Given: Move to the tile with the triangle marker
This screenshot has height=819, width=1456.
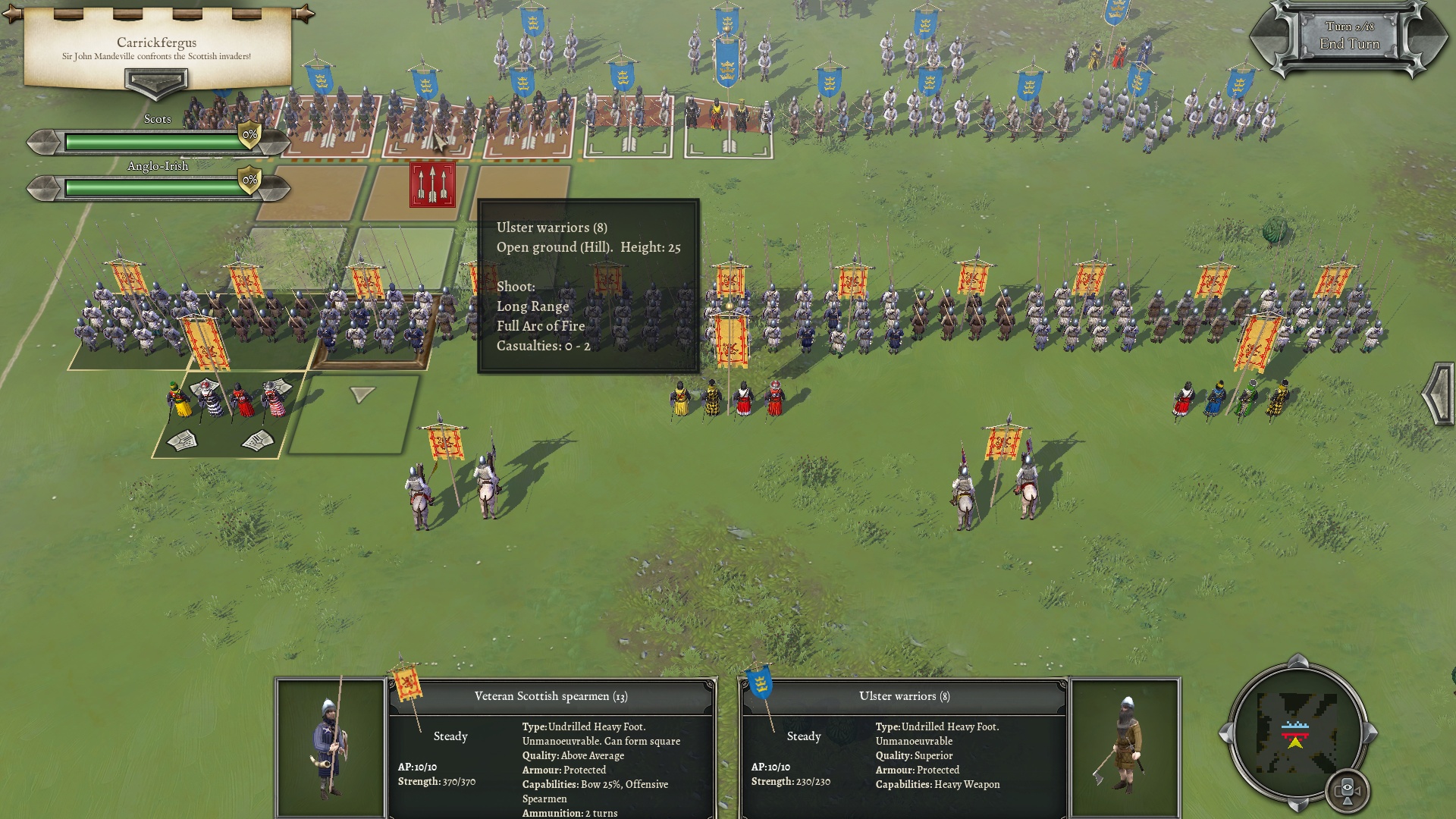Looking at the screenshot, I should click(362, 394).
